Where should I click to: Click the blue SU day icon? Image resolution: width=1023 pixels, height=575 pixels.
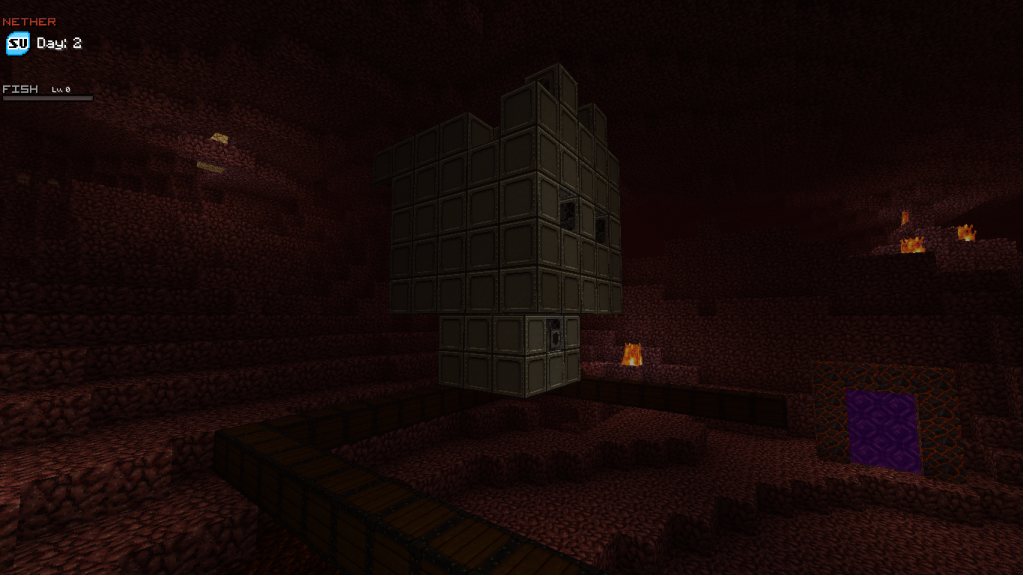18,44
